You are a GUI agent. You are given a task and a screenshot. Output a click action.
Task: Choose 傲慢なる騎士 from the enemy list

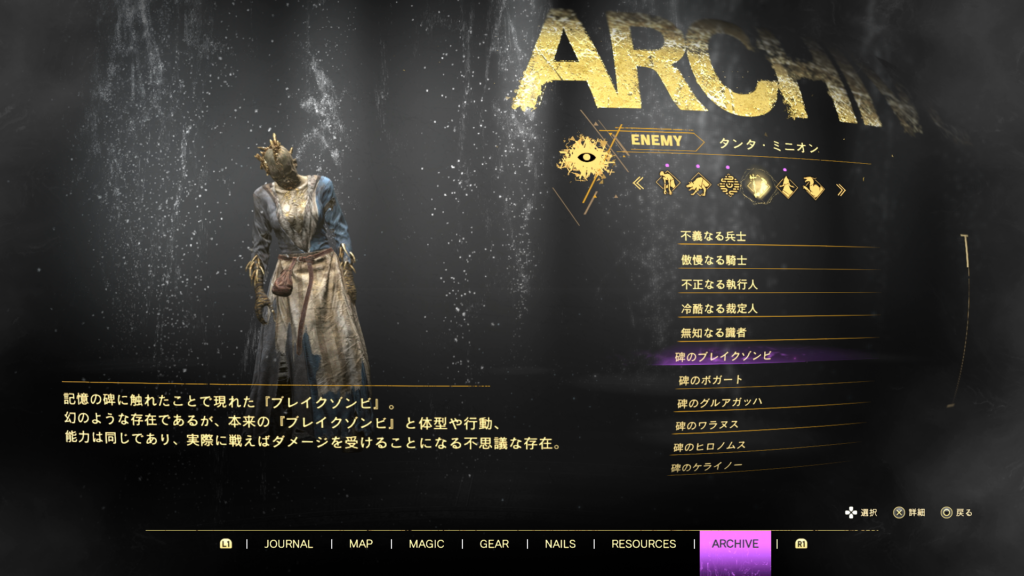[713, 260]
